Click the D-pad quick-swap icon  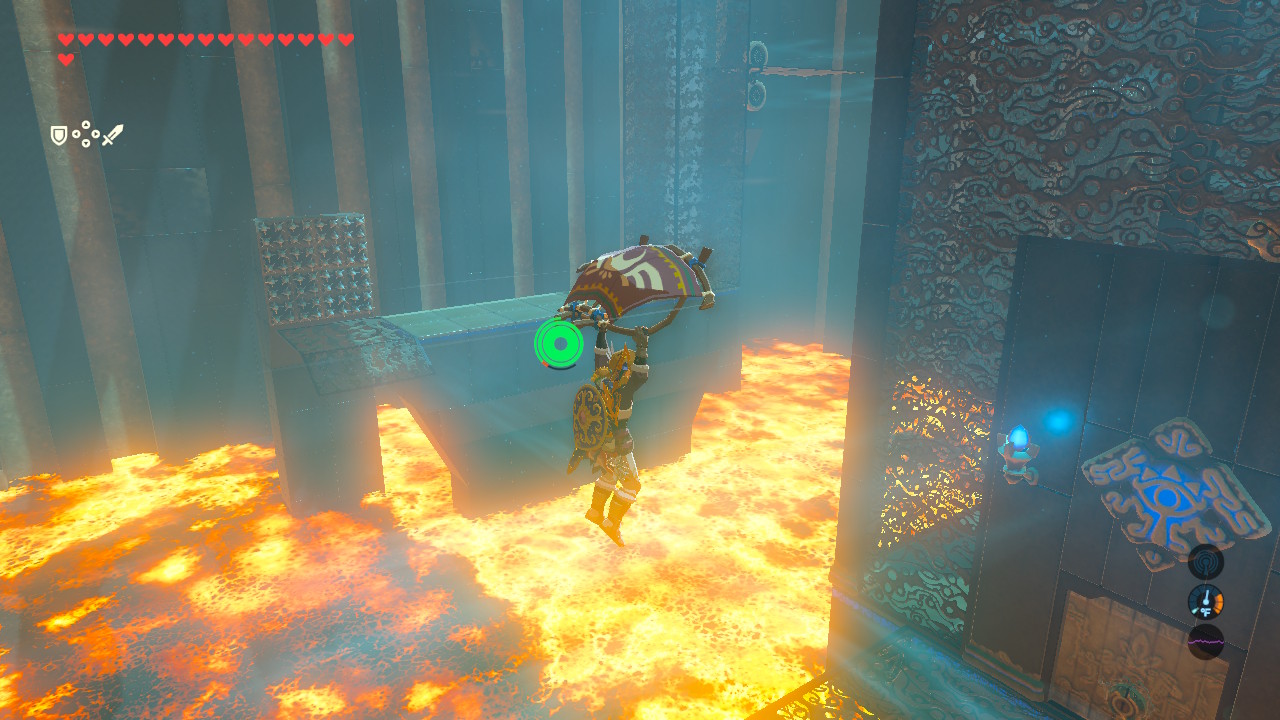tap(86, 133)
